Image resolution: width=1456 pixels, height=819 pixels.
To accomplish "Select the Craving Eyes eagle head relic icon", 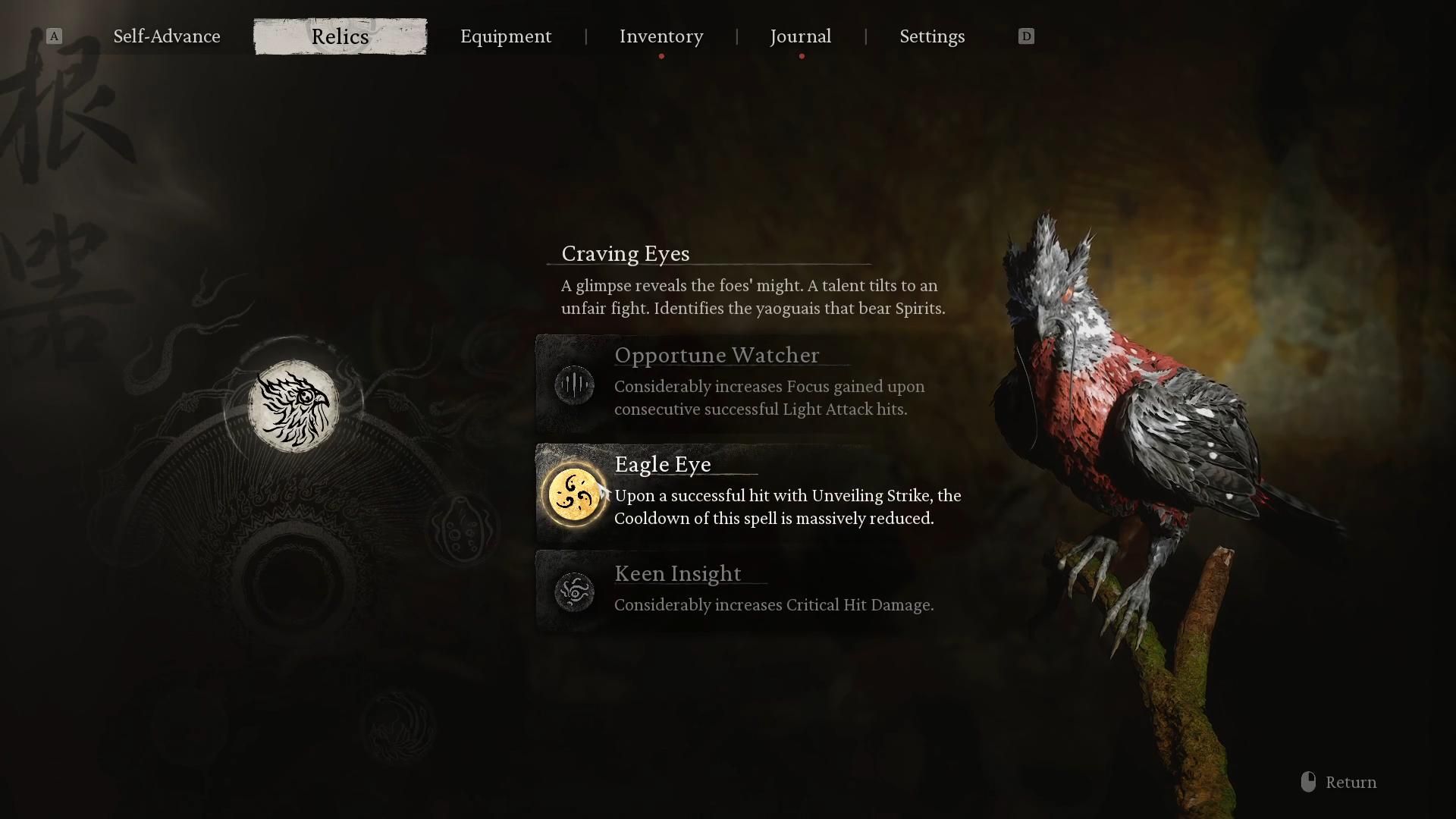I will point(296,406).
